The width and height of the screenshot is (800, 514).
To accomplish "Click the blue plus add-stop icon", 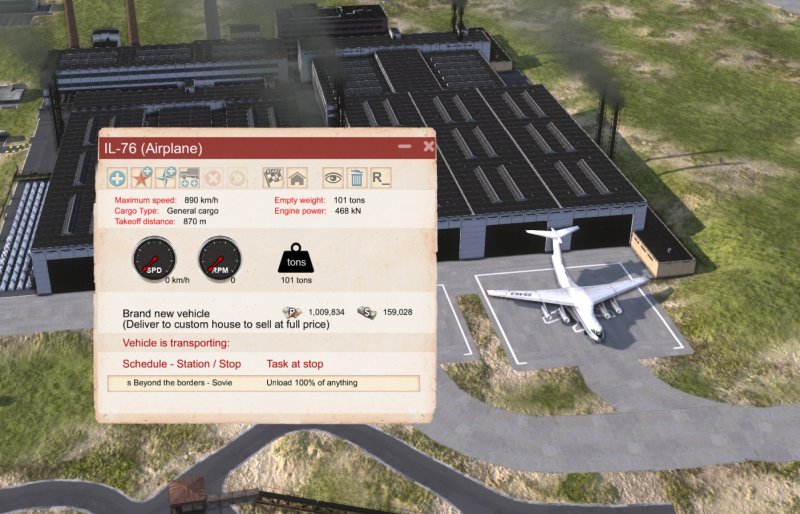I will pyautogui.click(x=118, y=179).
